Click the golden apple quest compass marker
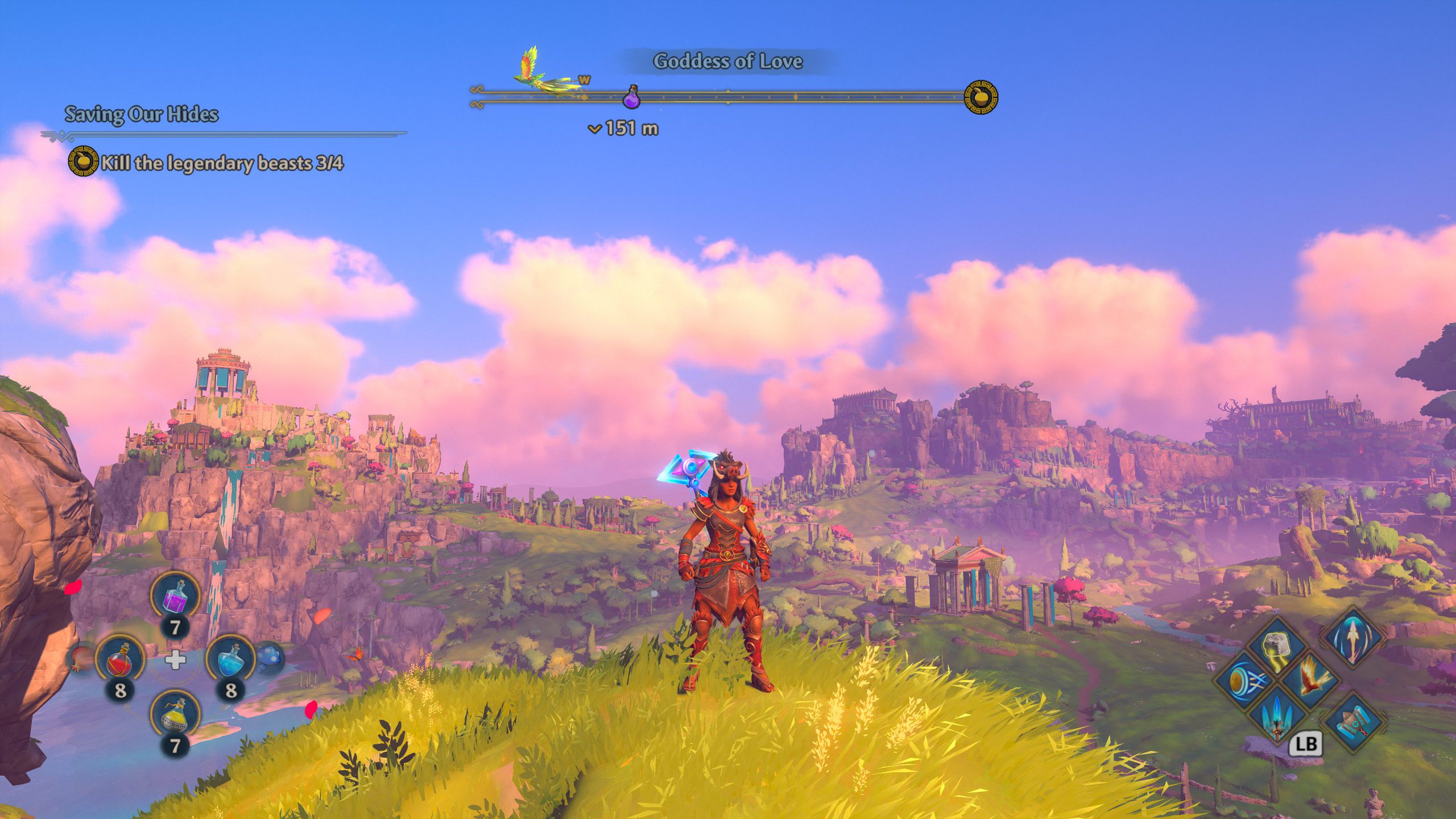 (x=981, y=97)
